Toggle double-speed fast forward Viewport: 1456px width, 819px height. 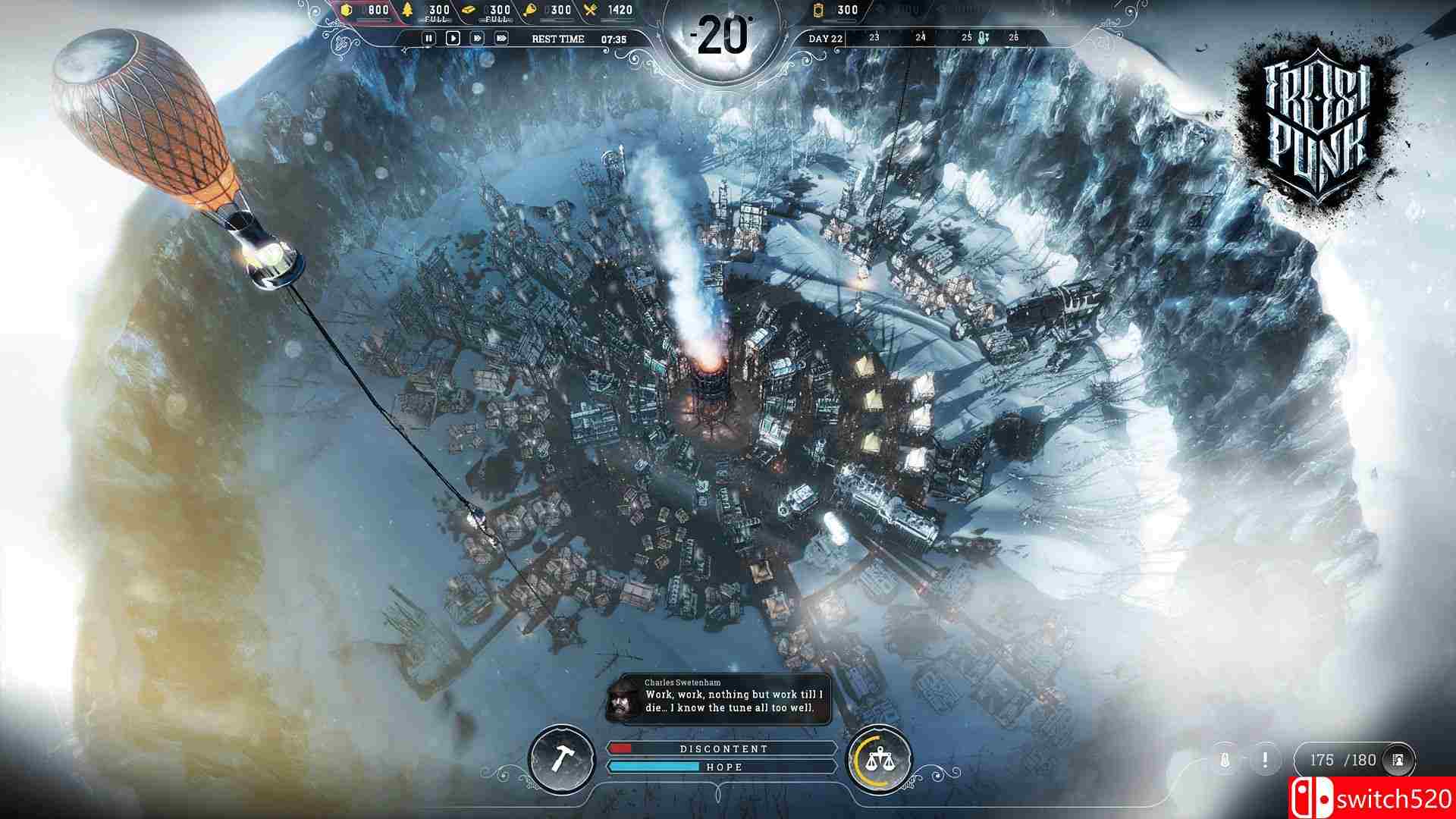478,38
